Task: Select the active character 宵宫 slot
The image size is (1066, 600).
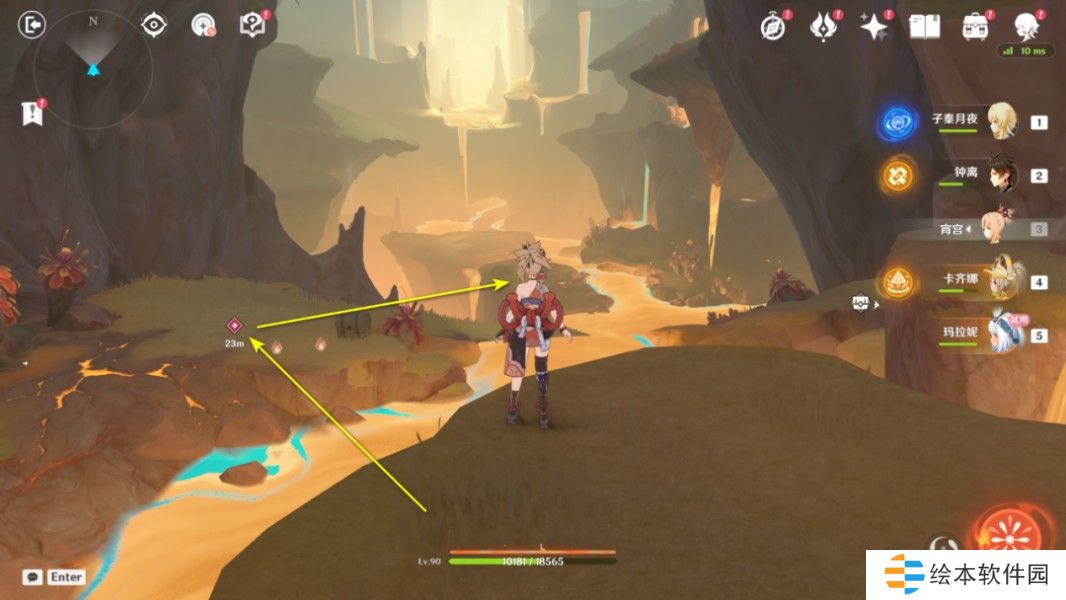Action: (x=1000, y=229)
